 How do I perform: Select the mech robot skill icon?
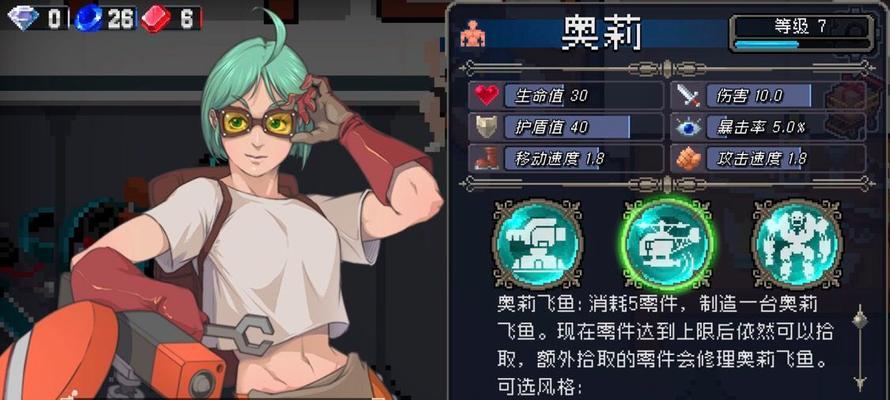796,244
